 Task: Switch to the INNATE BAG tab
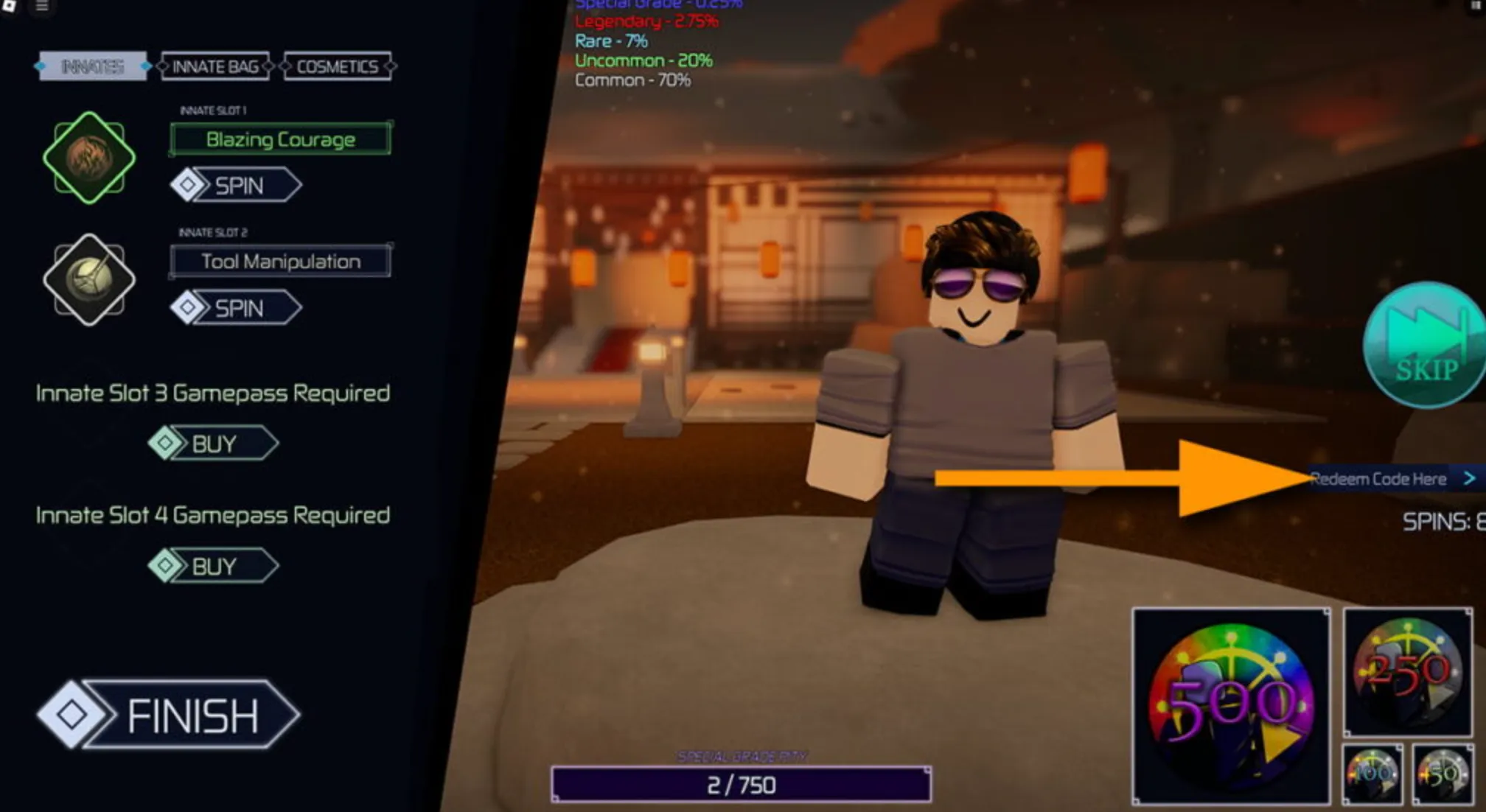(215, 66)
